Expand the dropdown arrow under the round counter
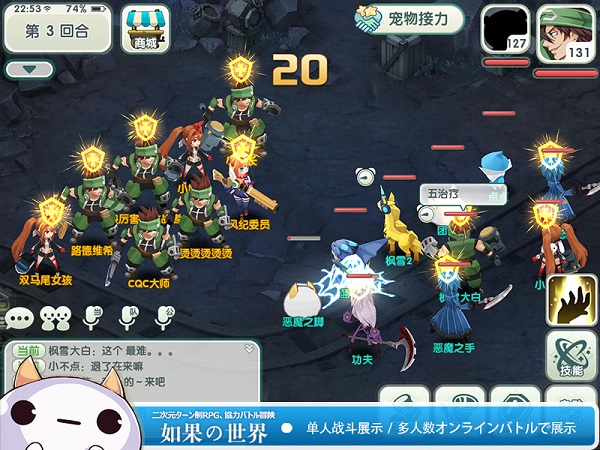Viewport: 600px width, 450px height. tap(29, 70)
